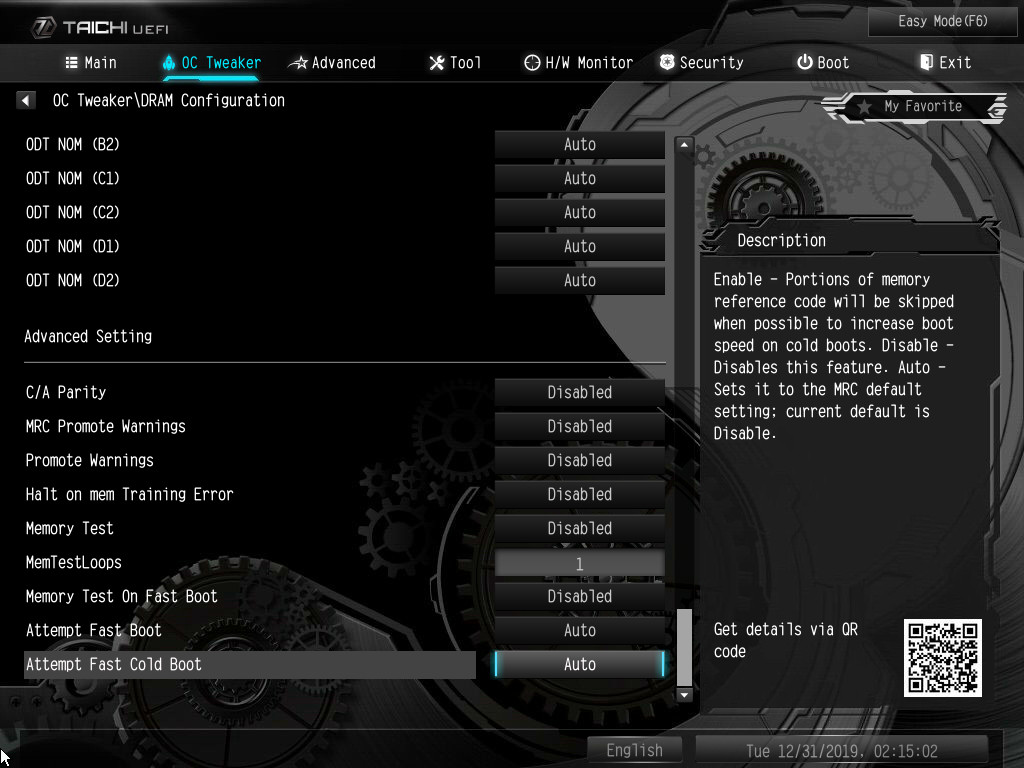Click the back arrow beside the breadcrumb
Viewport: 1024px width, 768px height.
click(x=26, y=100)
